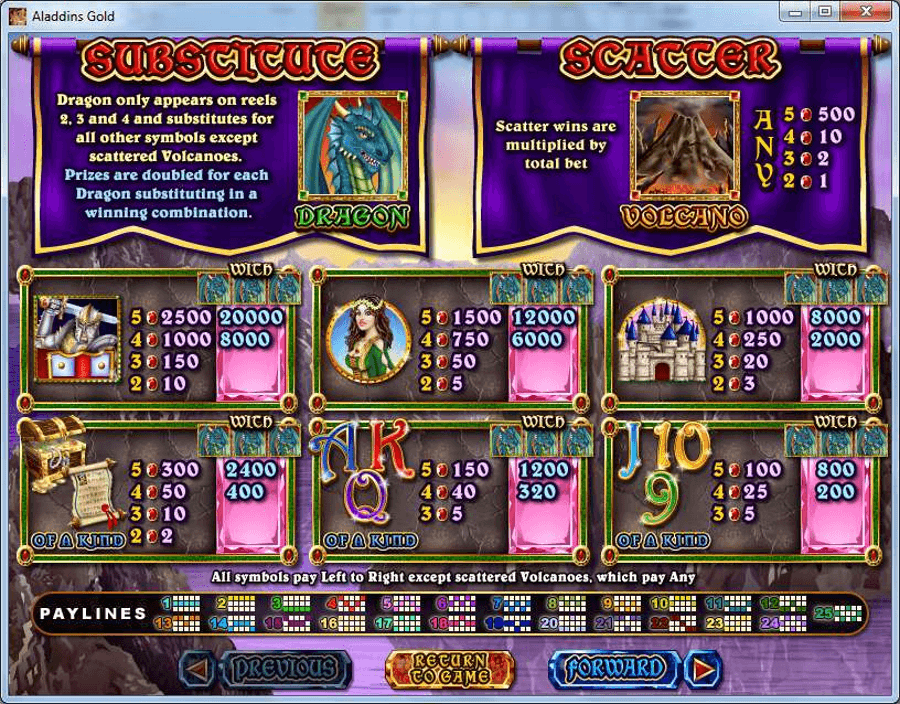Click Return to Game button
Viewport: 900px width, 704px height.
449,667
